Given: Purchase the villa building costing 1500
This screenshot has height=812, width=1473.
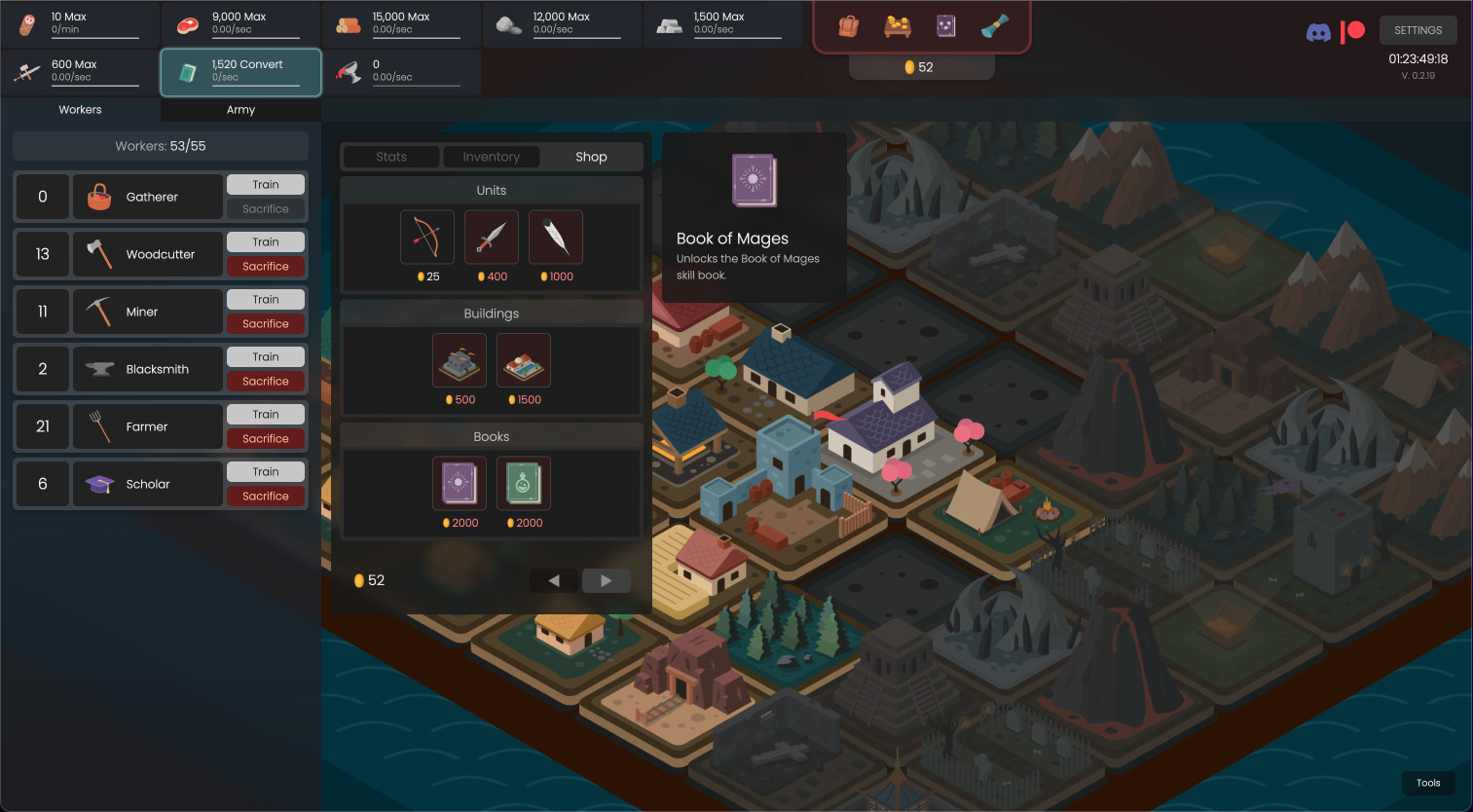Looking at the screenshot, I should (523, 359).
